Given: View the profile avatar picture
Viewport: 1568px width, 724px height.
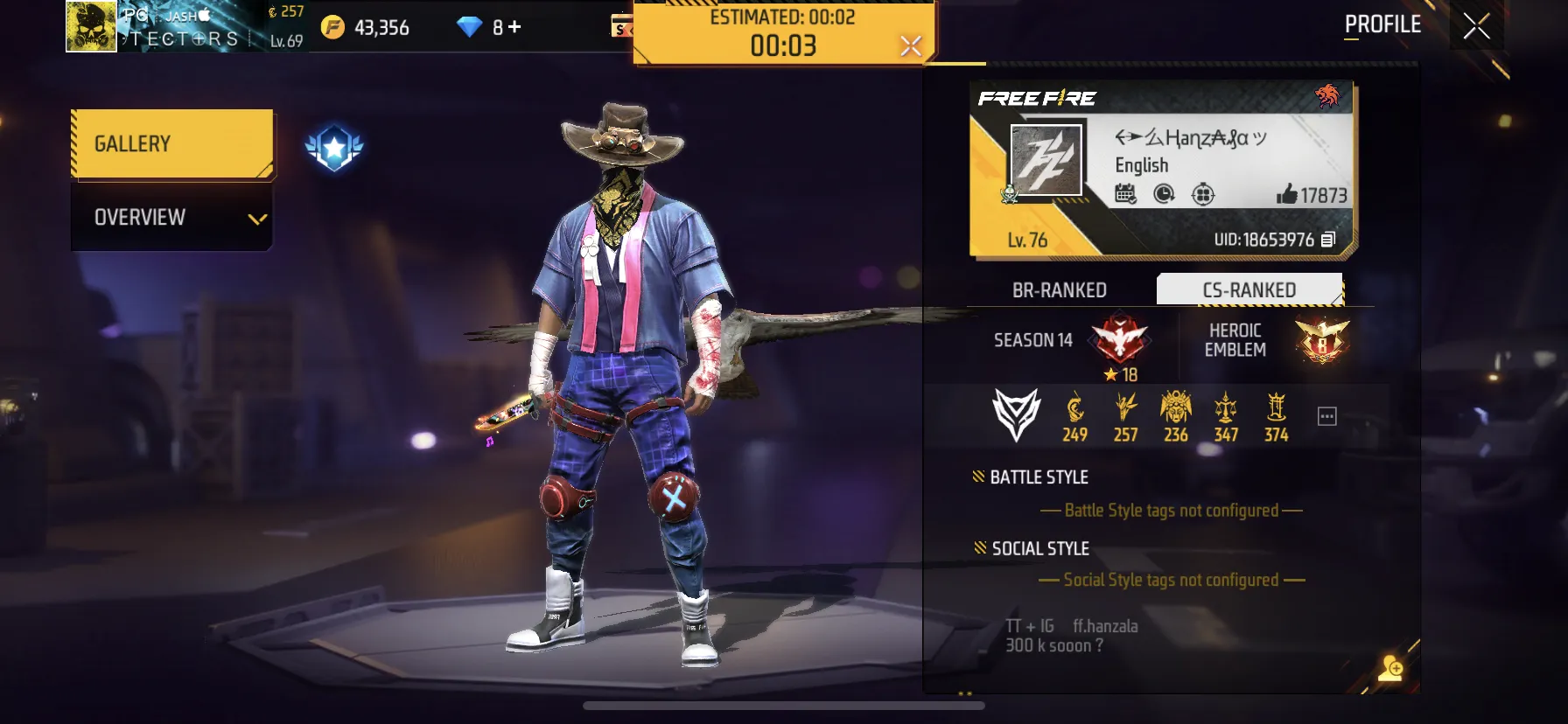Looking at the screenshot, I should point(1046,160).
